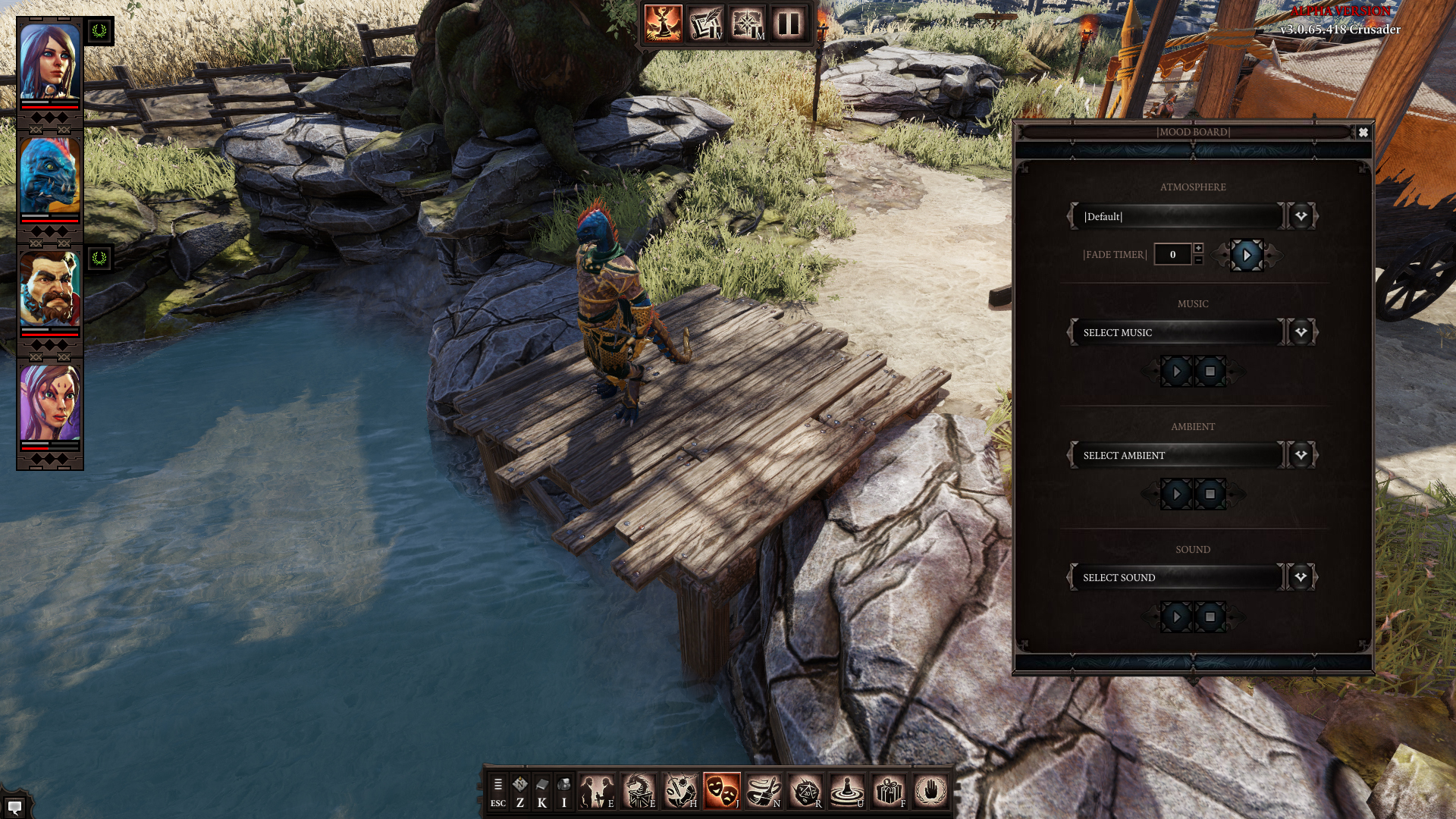1456x819 pixels.
Task: Open the d20 dice roll tool
Action: (805, 792)
